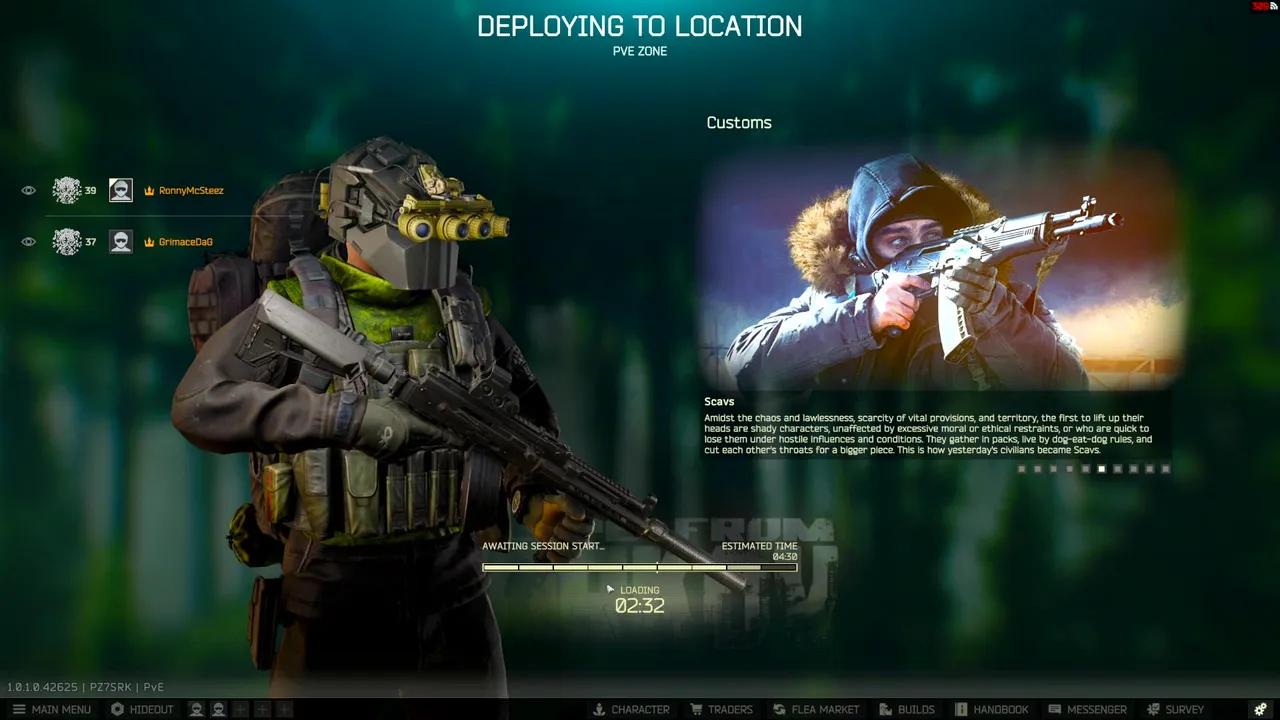Screen dimensions: 1280x720
Task: Open the Builds weapon icon
Action: pyautogui.click(x=884, y=709)
